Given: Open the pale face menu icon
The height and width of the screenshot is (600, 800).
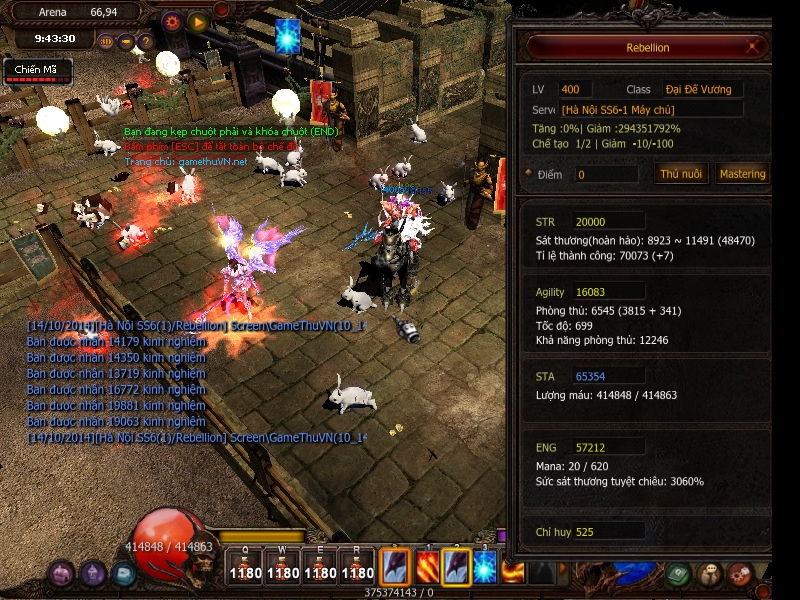Looking at the screenshot, I should click(x=710, y=574).
